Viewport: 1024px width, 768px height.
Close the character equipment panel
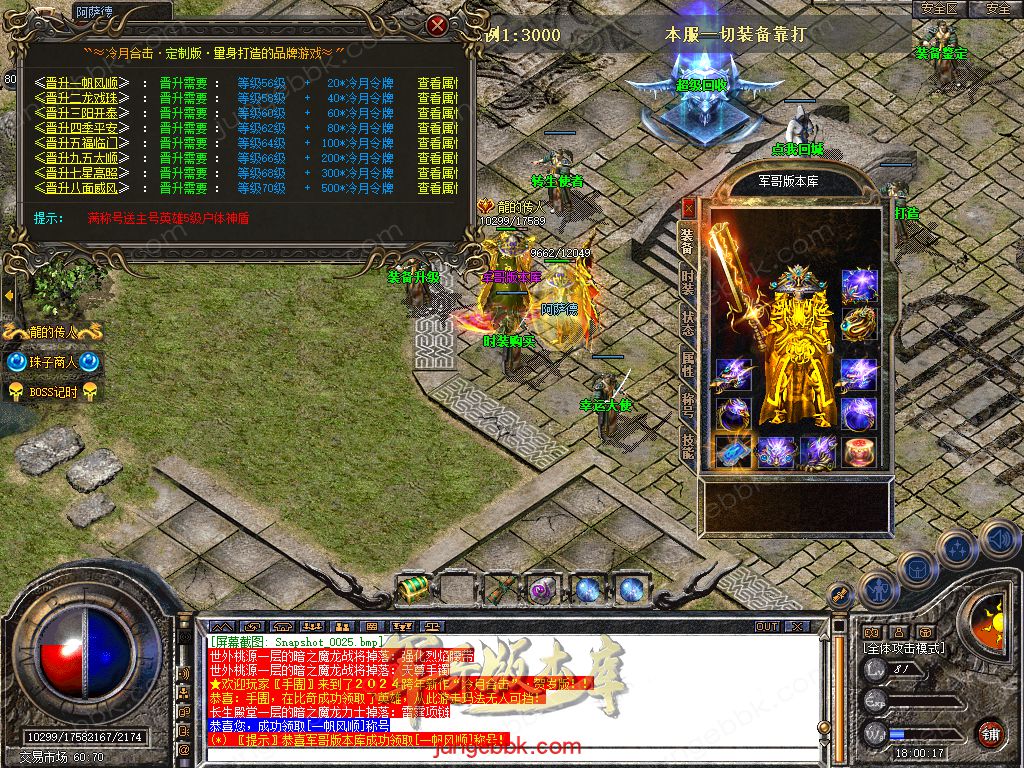688,208
